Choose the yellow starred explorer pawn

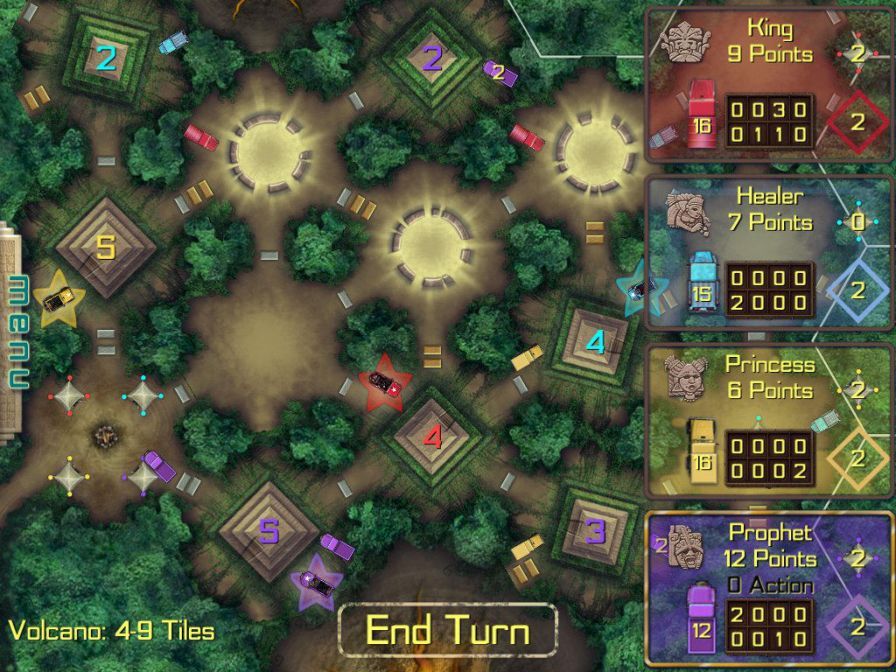coord(56,296)
